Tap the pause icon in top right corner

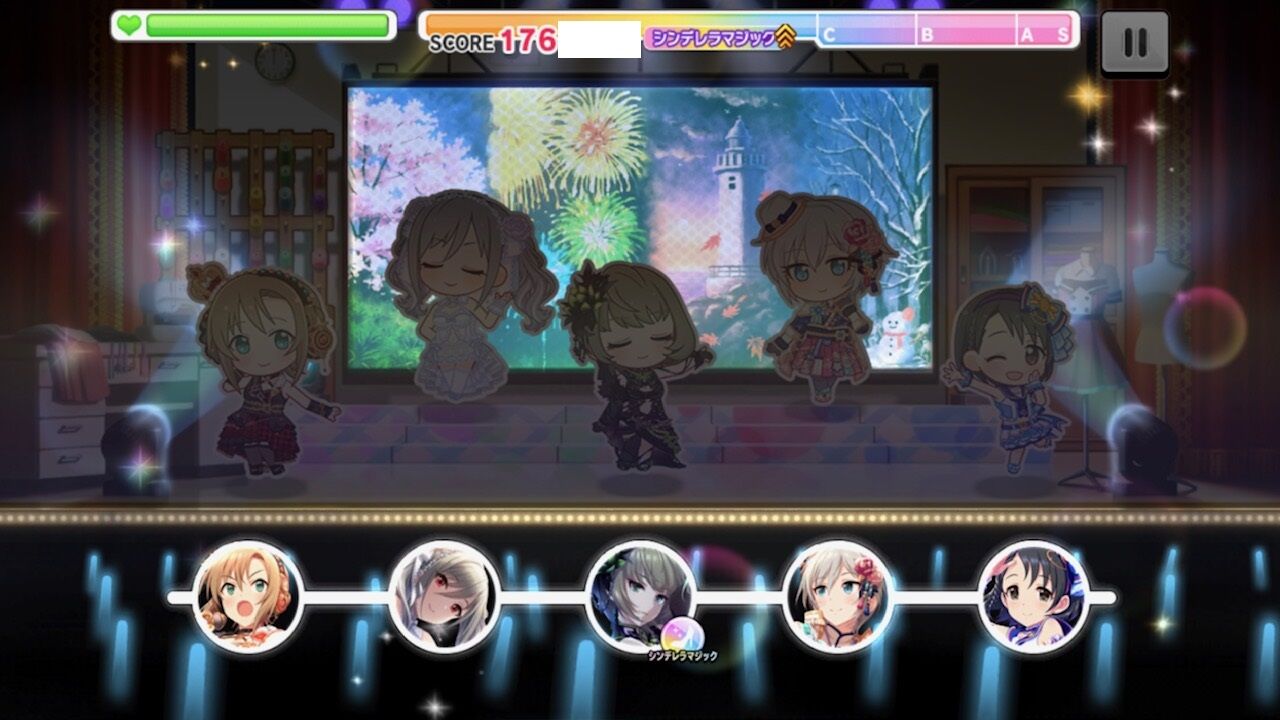(x=1135, y=40)
